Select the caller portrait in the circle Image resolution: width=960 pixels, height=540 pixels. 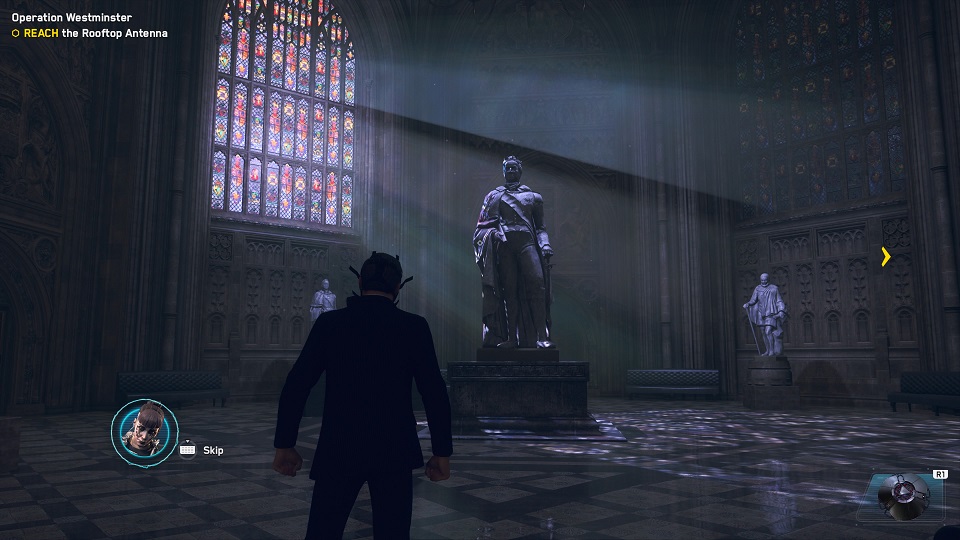142,433
